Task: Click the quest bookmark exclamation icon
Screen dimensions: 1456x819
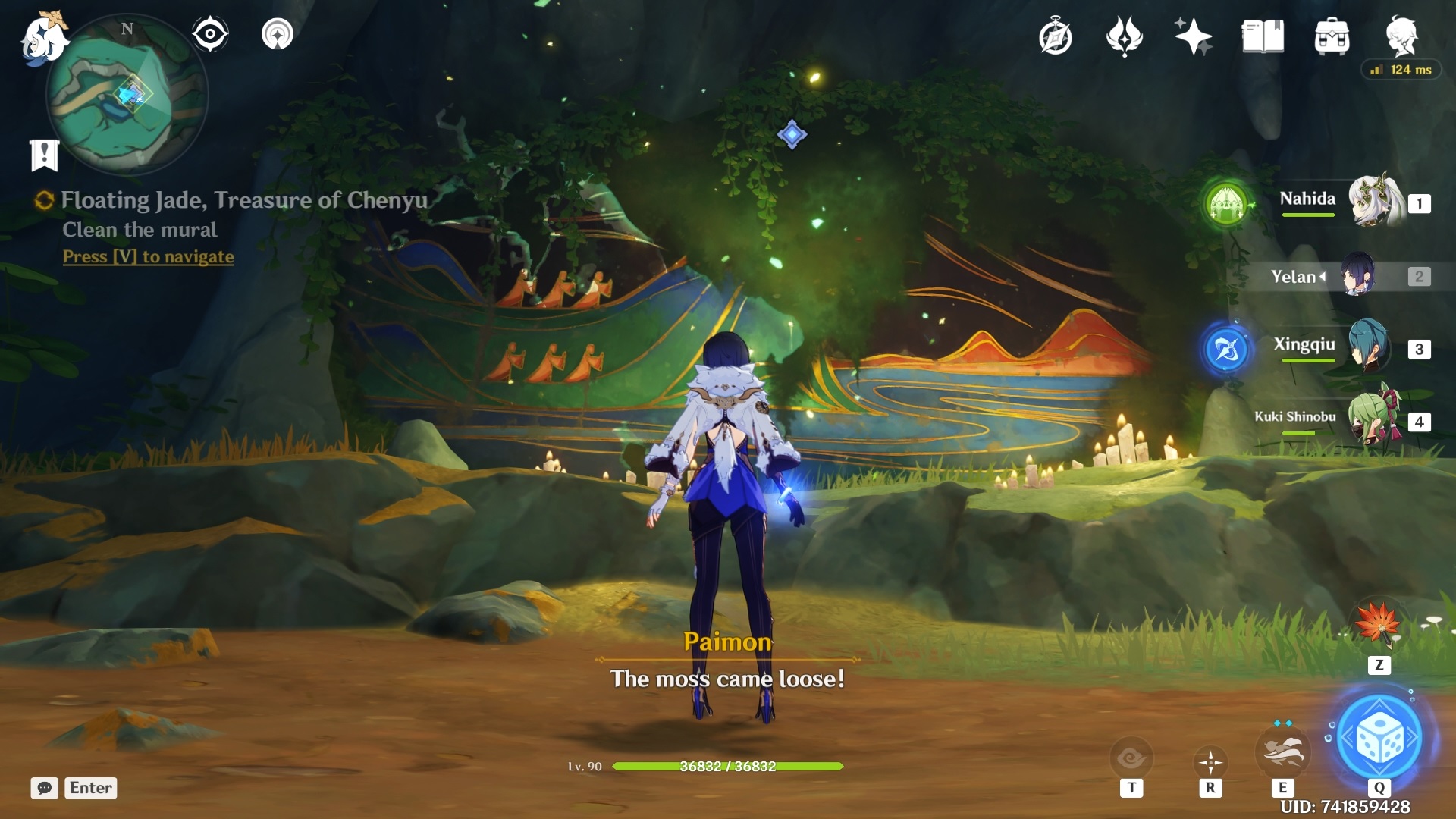Action: [x=45, y=154]
